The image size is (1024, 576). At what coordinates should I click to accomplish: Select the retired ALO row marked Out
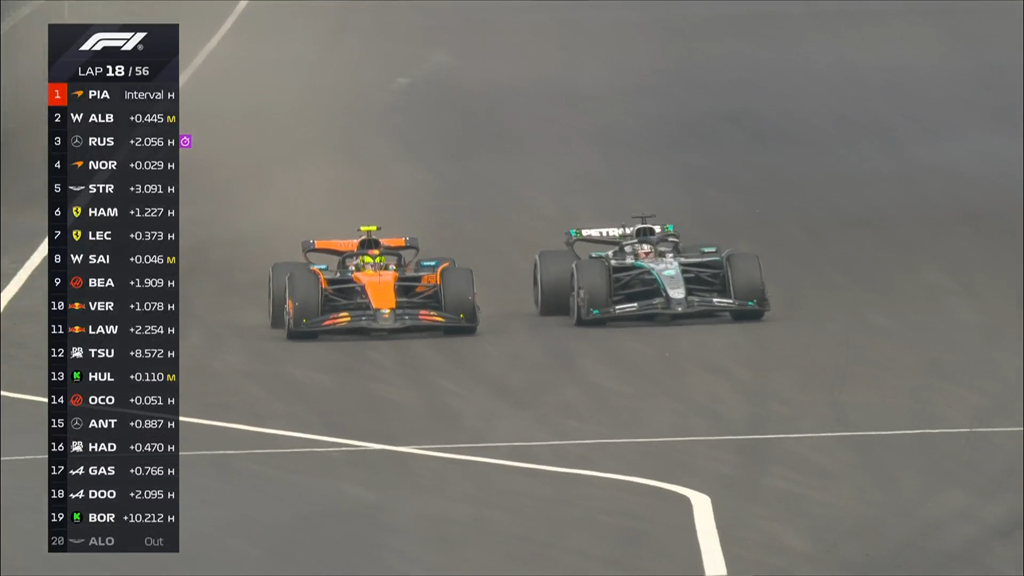click(113, 541)
